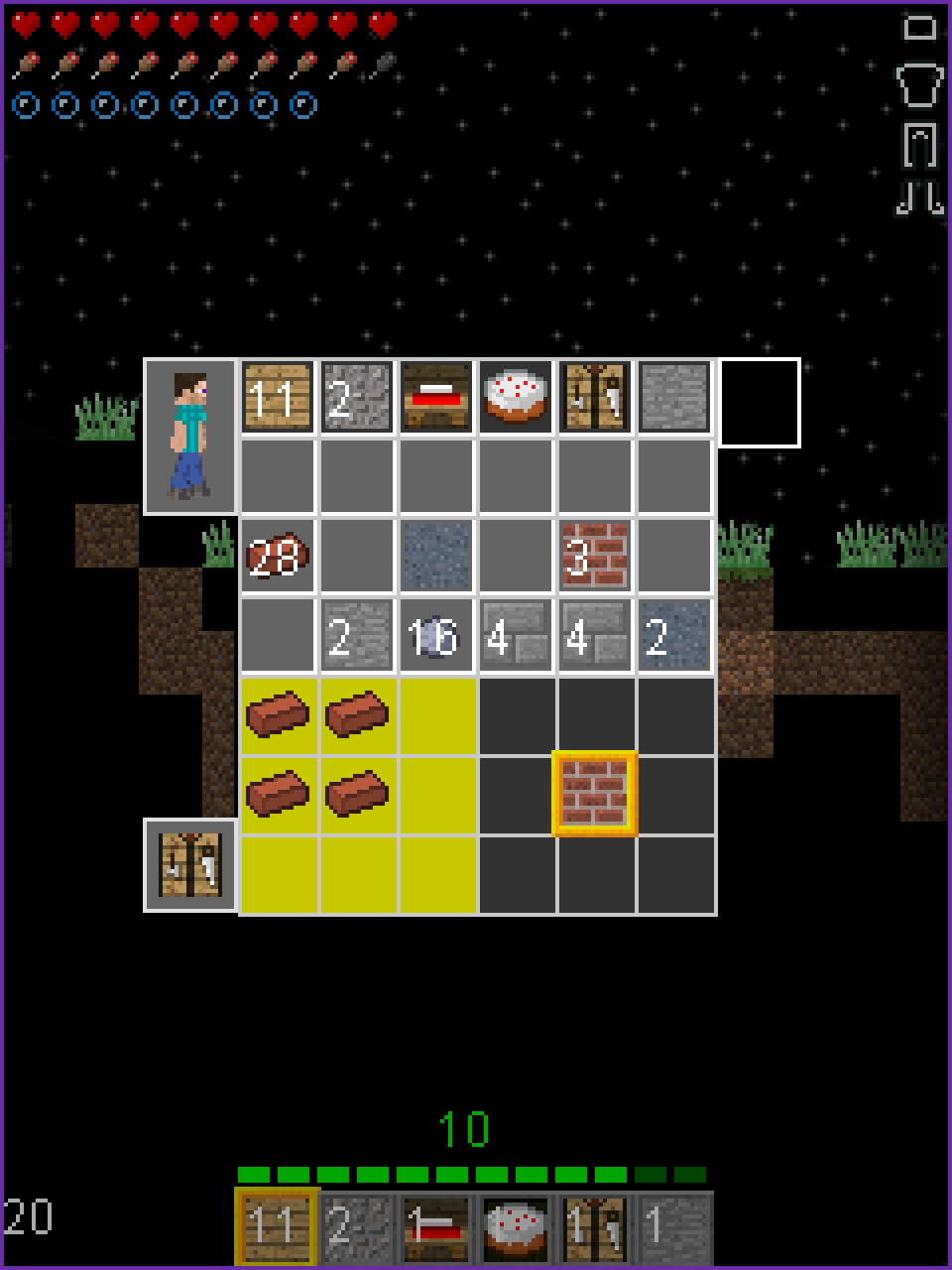
Task: Select the empty chestplate armor slot
Action: click(920, 85)
